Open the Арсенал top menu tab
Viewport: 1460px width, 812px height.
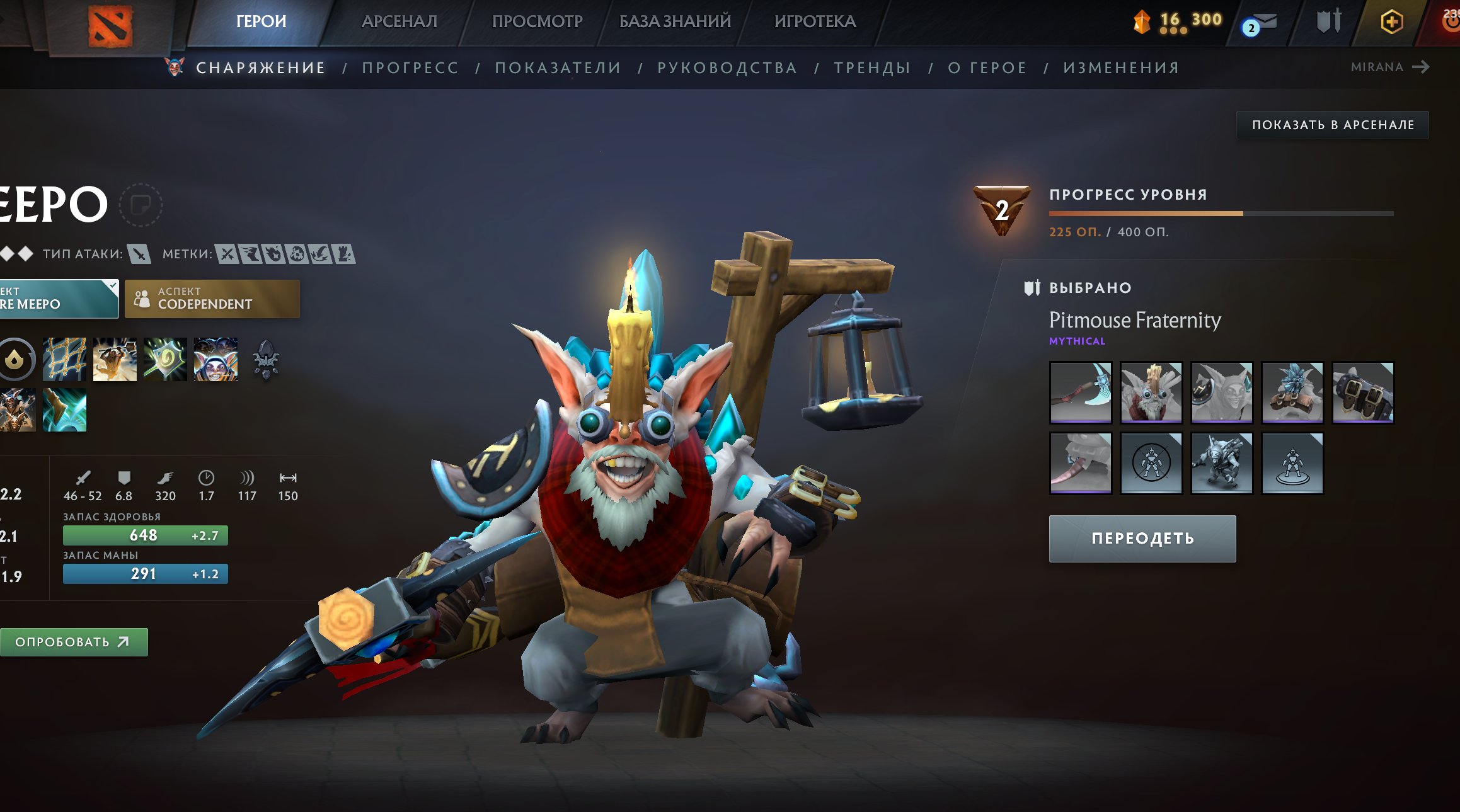click(x=399, y=21)
